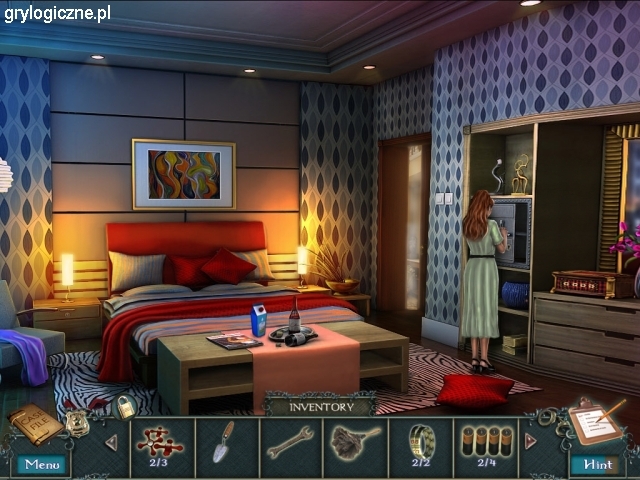Select the batteries inventory slot
This screenshot has width=640, height=480.
[485, 442]
